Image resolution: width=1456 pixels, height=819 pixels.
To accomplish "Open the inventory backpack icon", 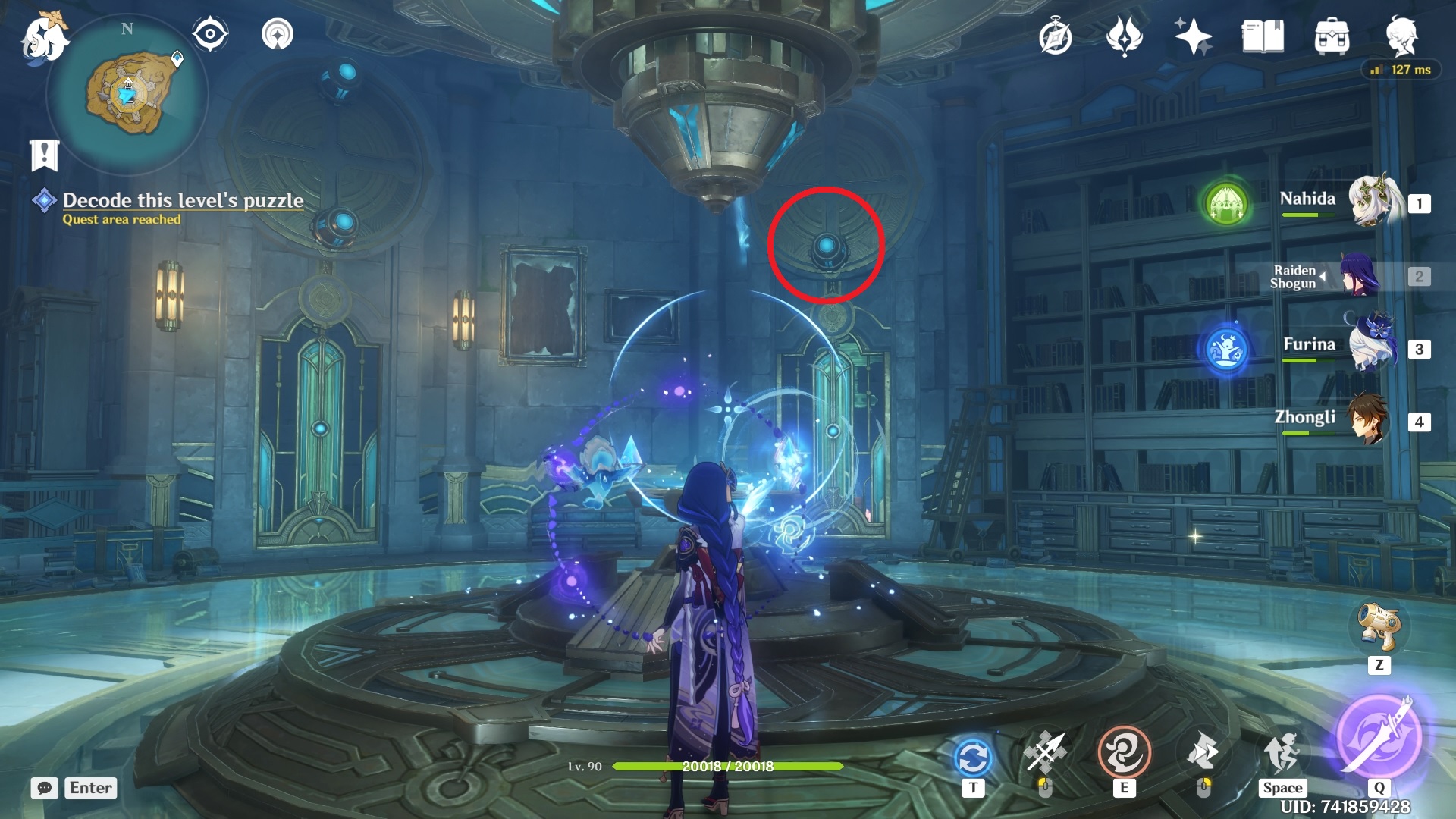I will [x=1332, y=37].
